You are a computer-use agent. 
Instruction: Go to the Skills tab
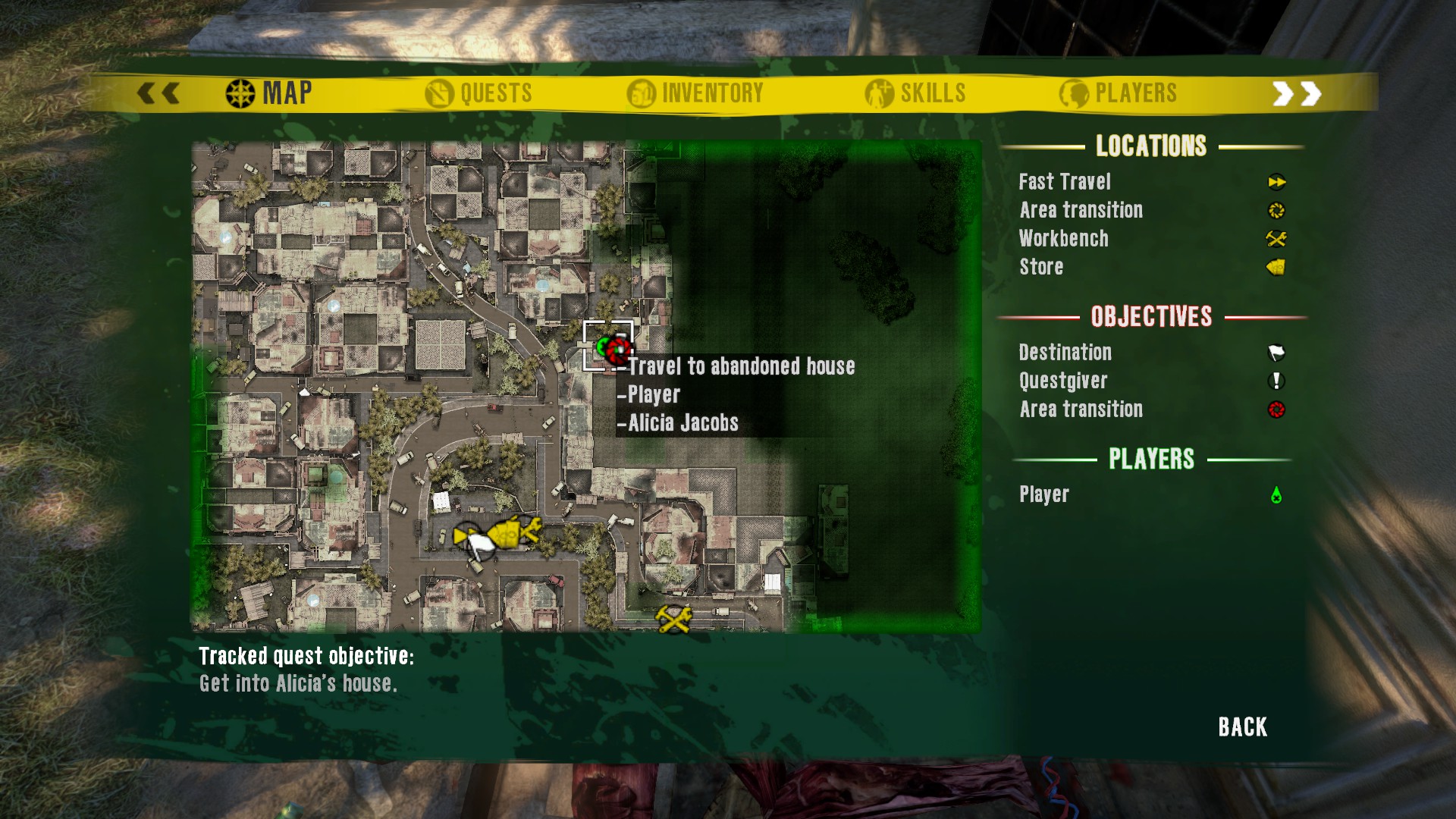click(x=915, y=93)
